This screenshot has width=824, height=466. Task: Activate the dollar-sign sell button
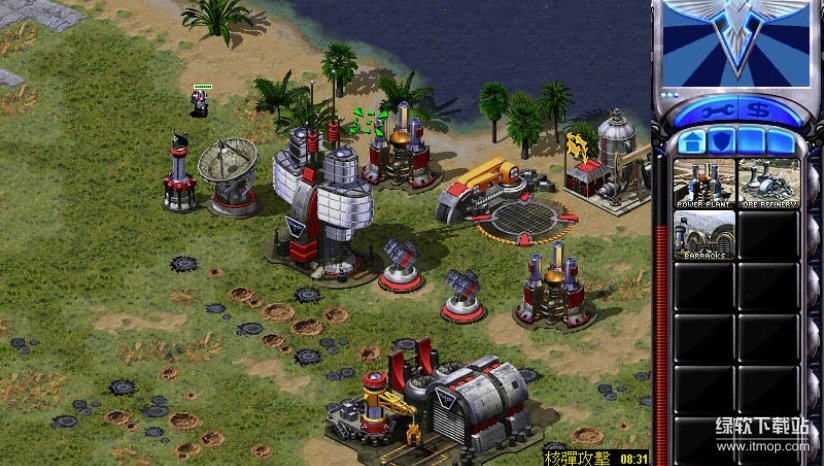tap(760, 110)
